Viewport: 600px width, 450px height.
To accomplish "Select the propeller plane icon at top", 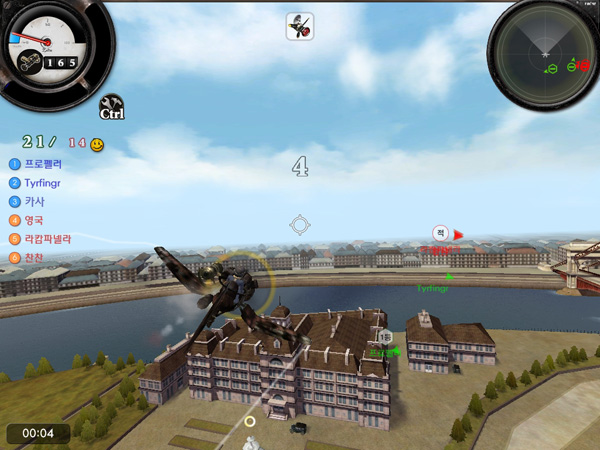I will pos(300,26).
